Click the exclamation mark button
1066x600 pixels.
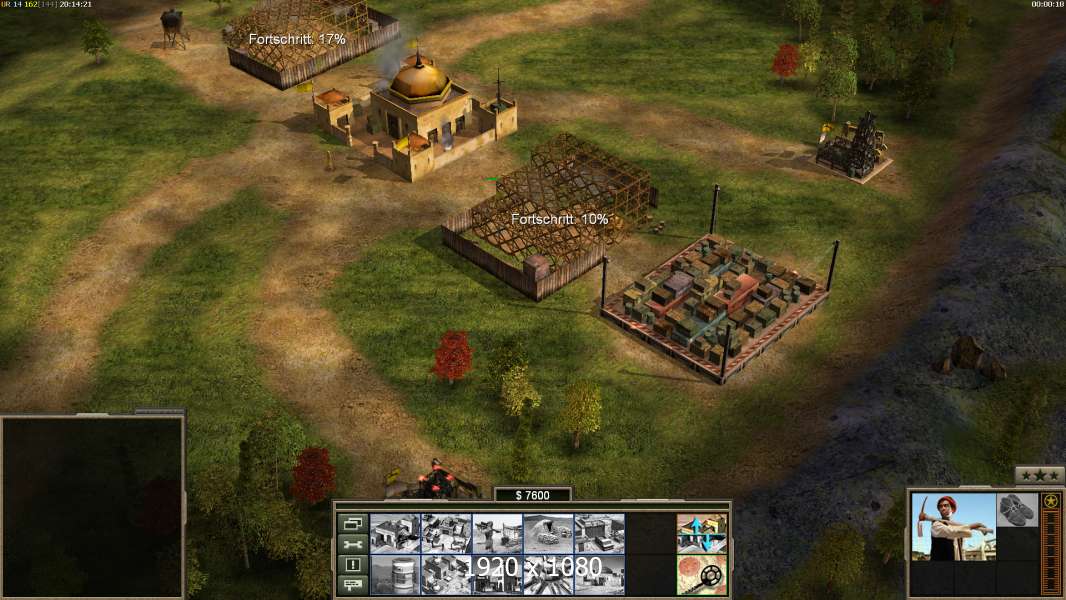point(351,565)
